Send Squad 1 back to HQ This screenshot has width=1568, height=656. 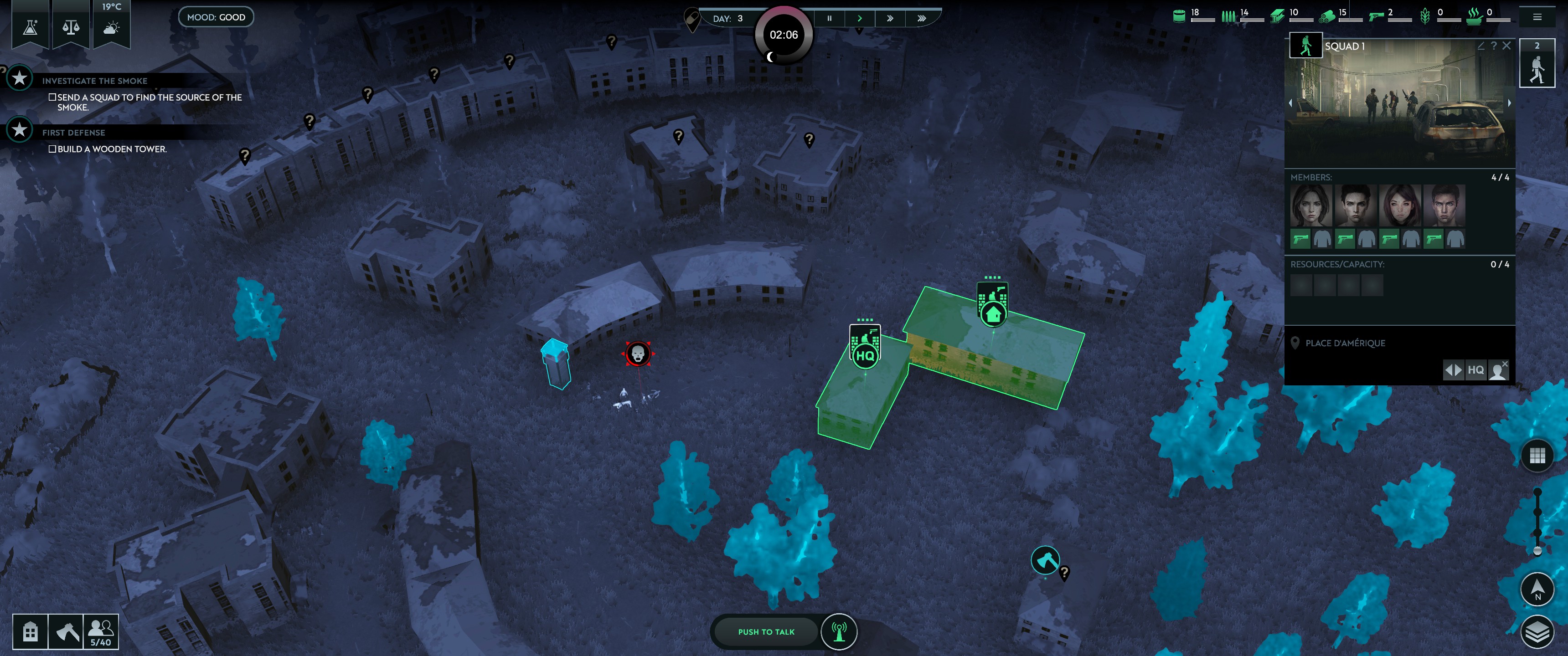[1475, 370]
